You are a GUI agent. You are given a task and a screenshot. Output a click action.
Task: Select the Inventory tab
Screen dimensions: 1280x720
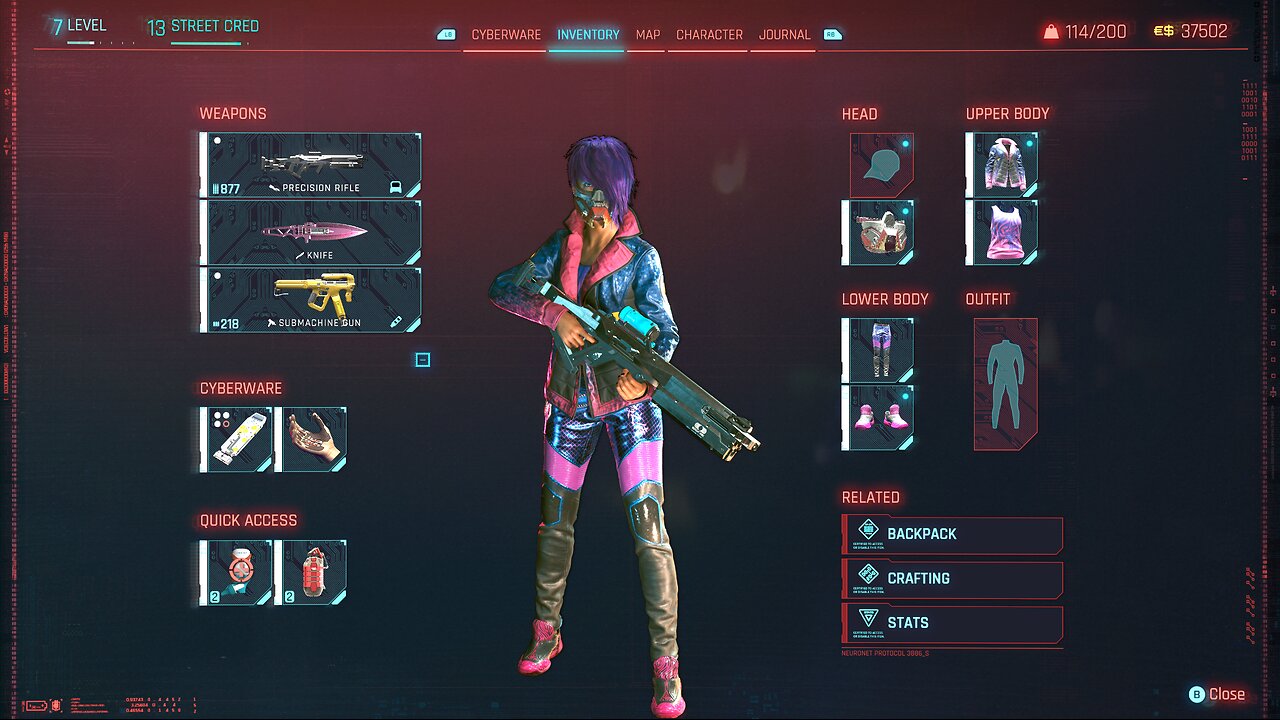588,34
